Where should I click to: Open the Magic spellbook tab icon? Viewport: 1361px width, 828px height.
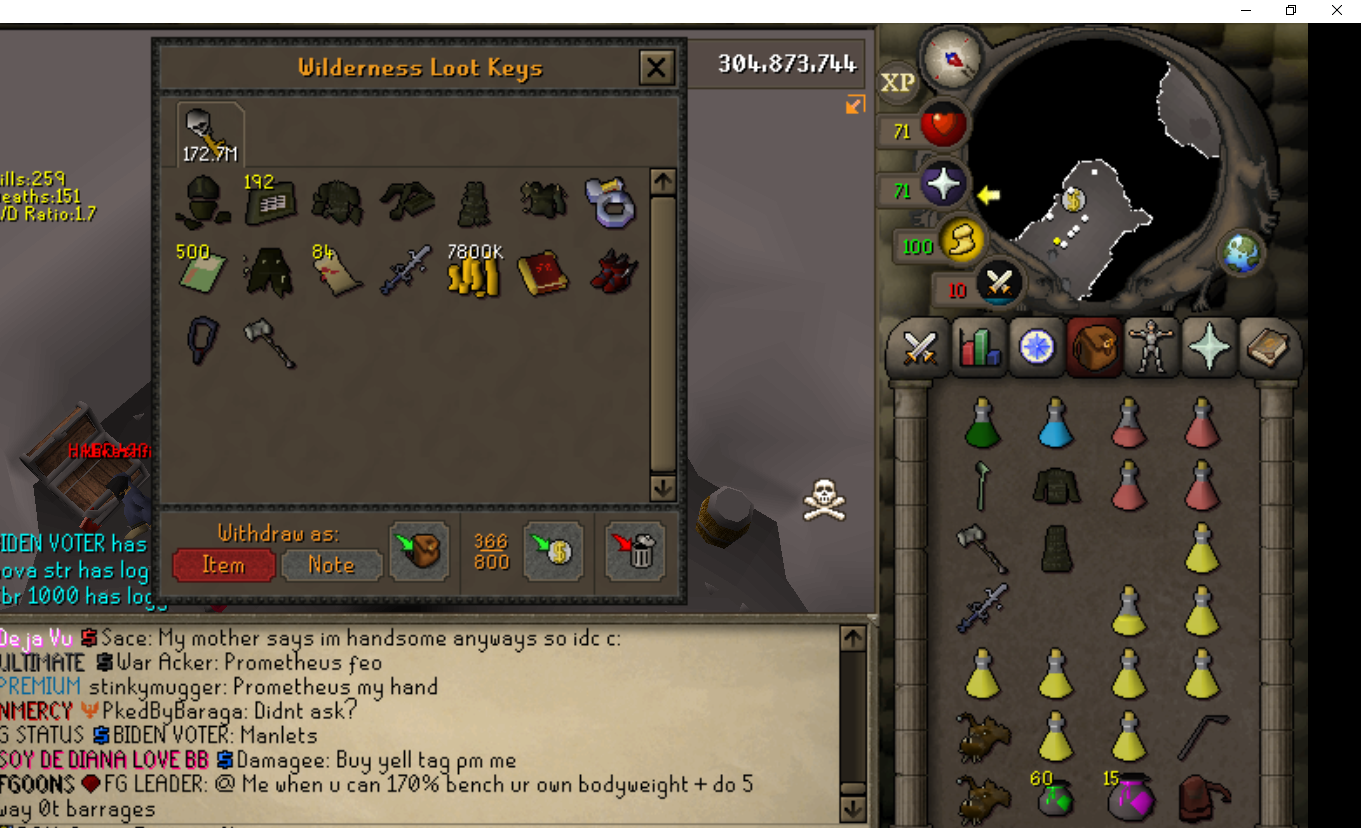tap(1266, 347)
